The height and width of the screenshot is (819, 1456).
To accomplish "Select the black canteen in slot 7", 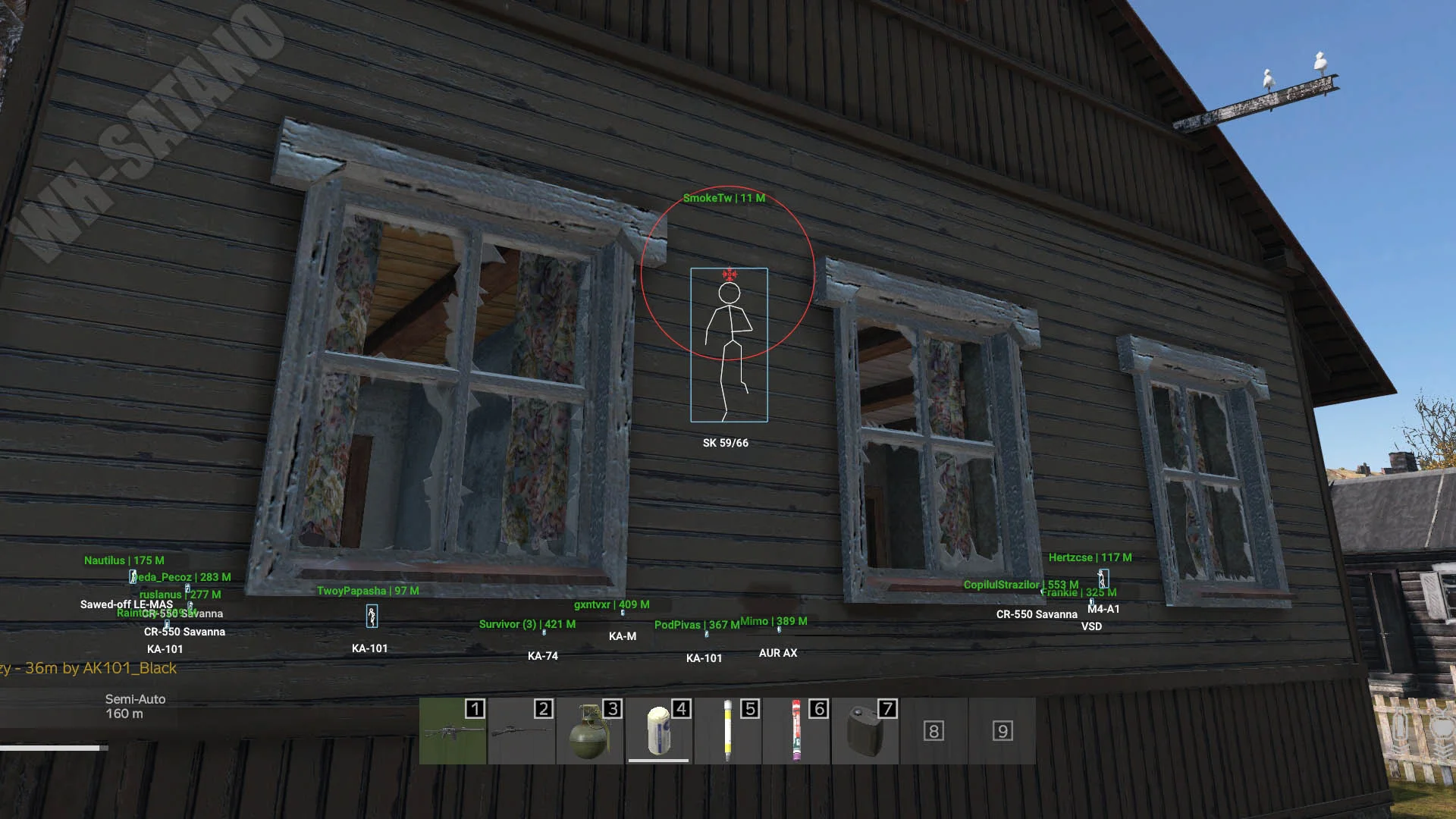I will coord(864,731).
